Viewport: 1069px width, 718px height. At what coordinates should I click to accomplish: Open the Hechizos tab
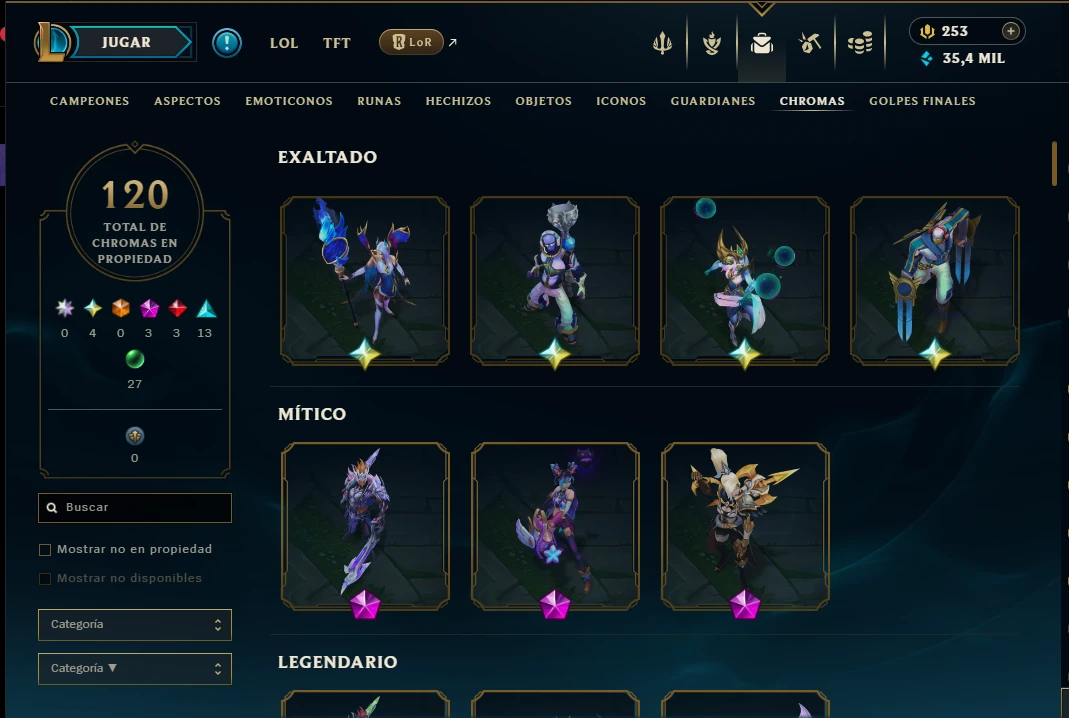458,101
